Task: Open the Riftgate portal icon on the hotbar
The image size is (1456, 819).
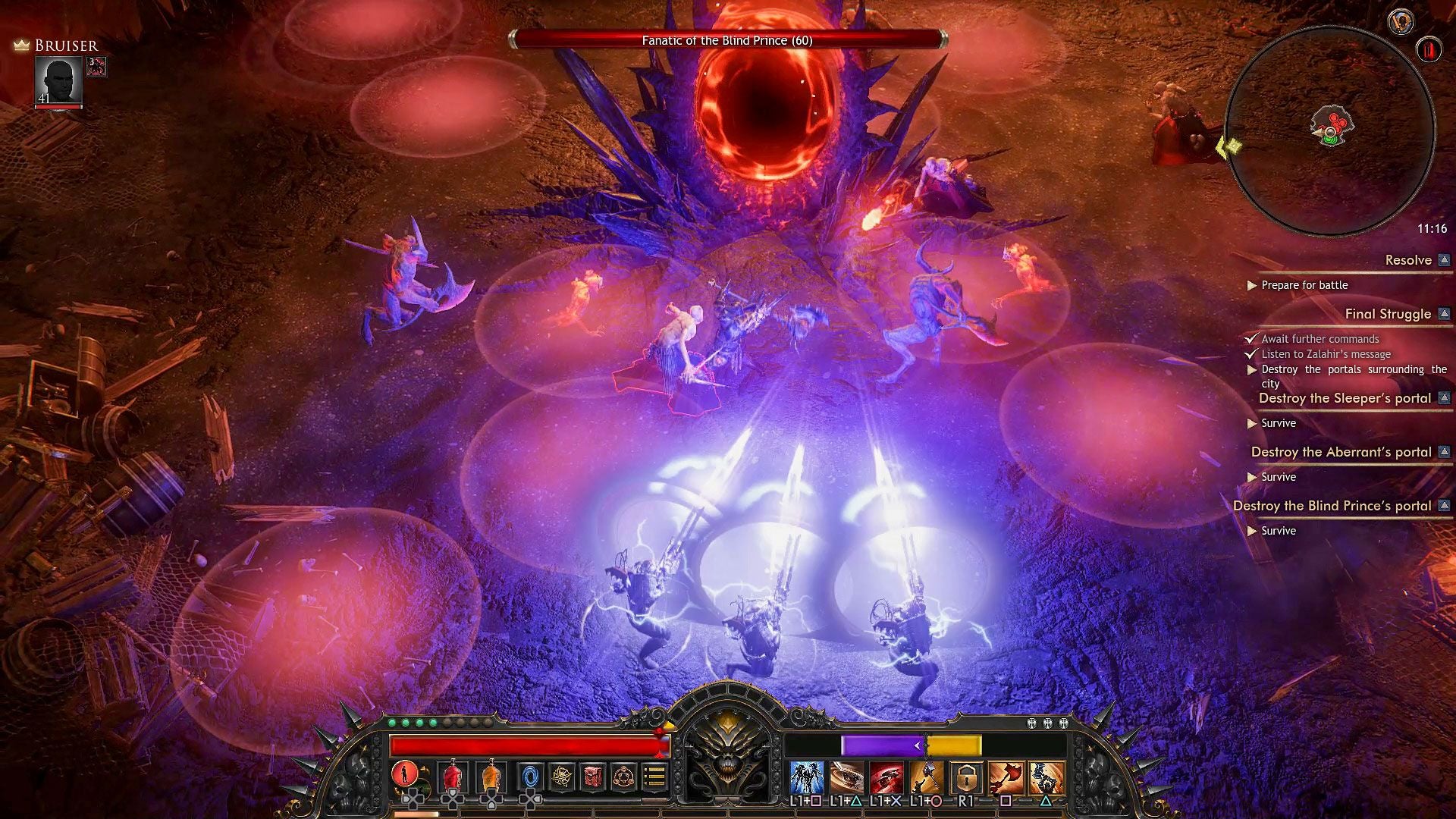Action: click(x=530, y=777)
